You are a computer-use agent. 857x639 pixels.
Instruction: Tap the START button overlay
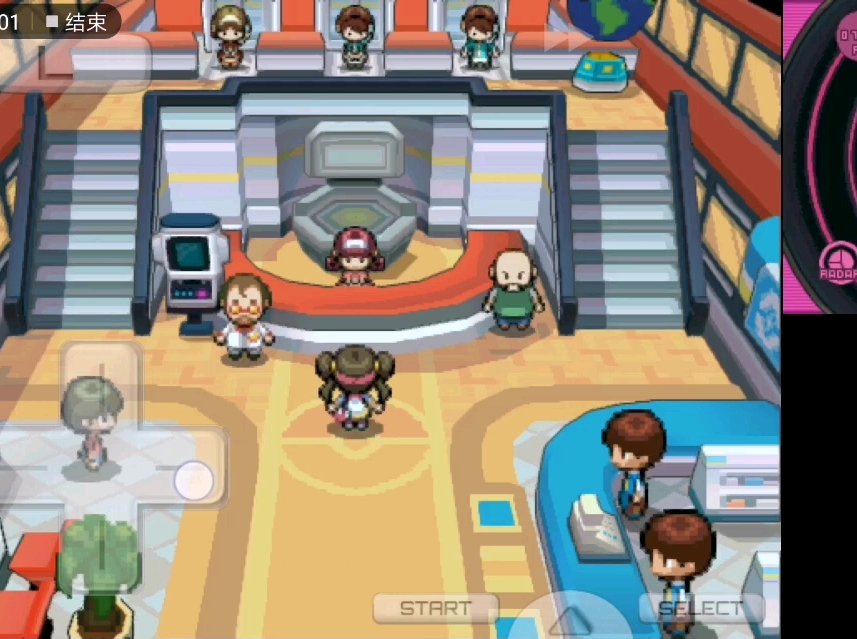click(x=435, y=608)
